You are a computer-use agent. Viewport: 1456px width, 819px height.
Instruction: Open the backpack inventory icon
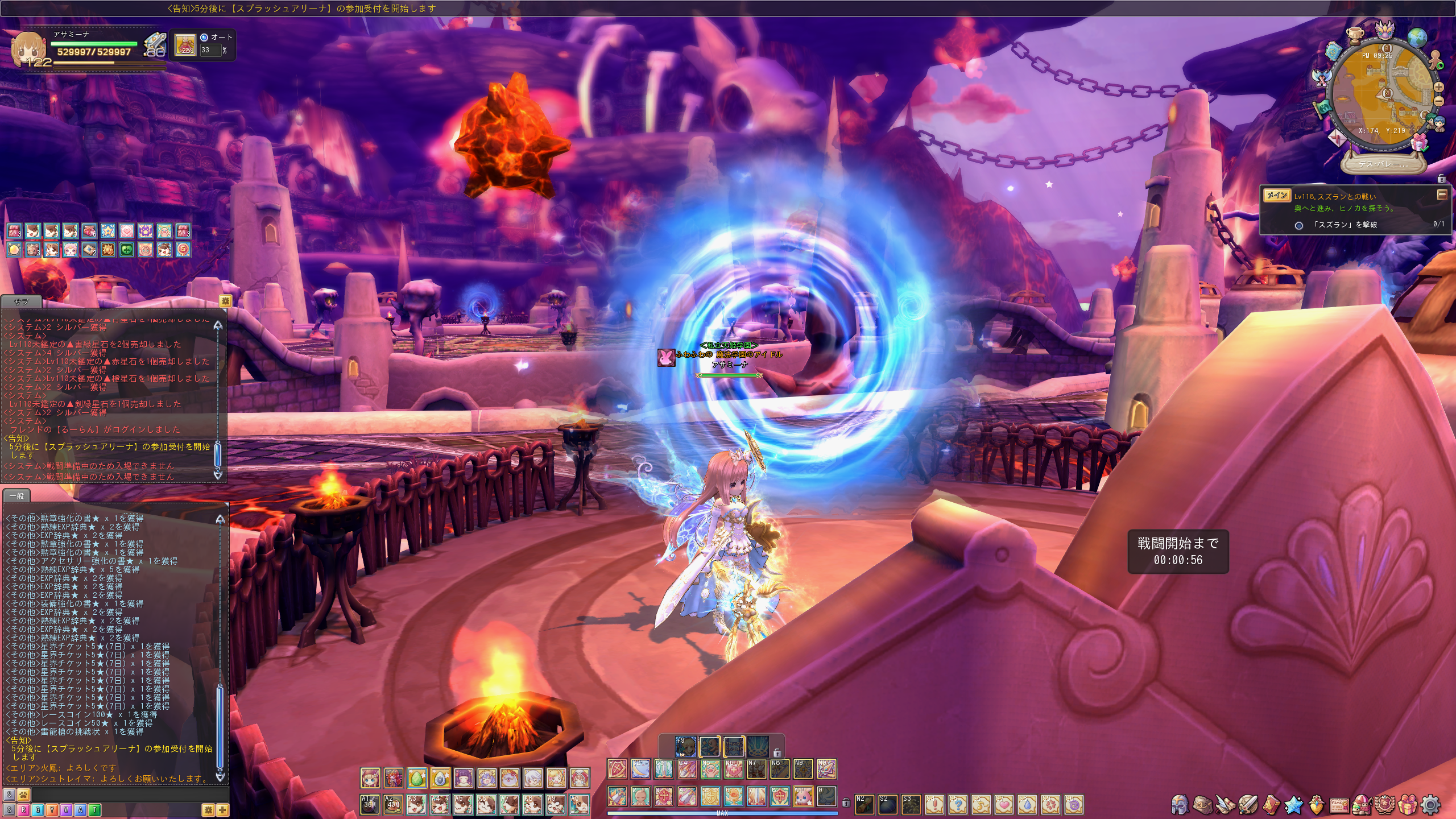click(1202, 805)
